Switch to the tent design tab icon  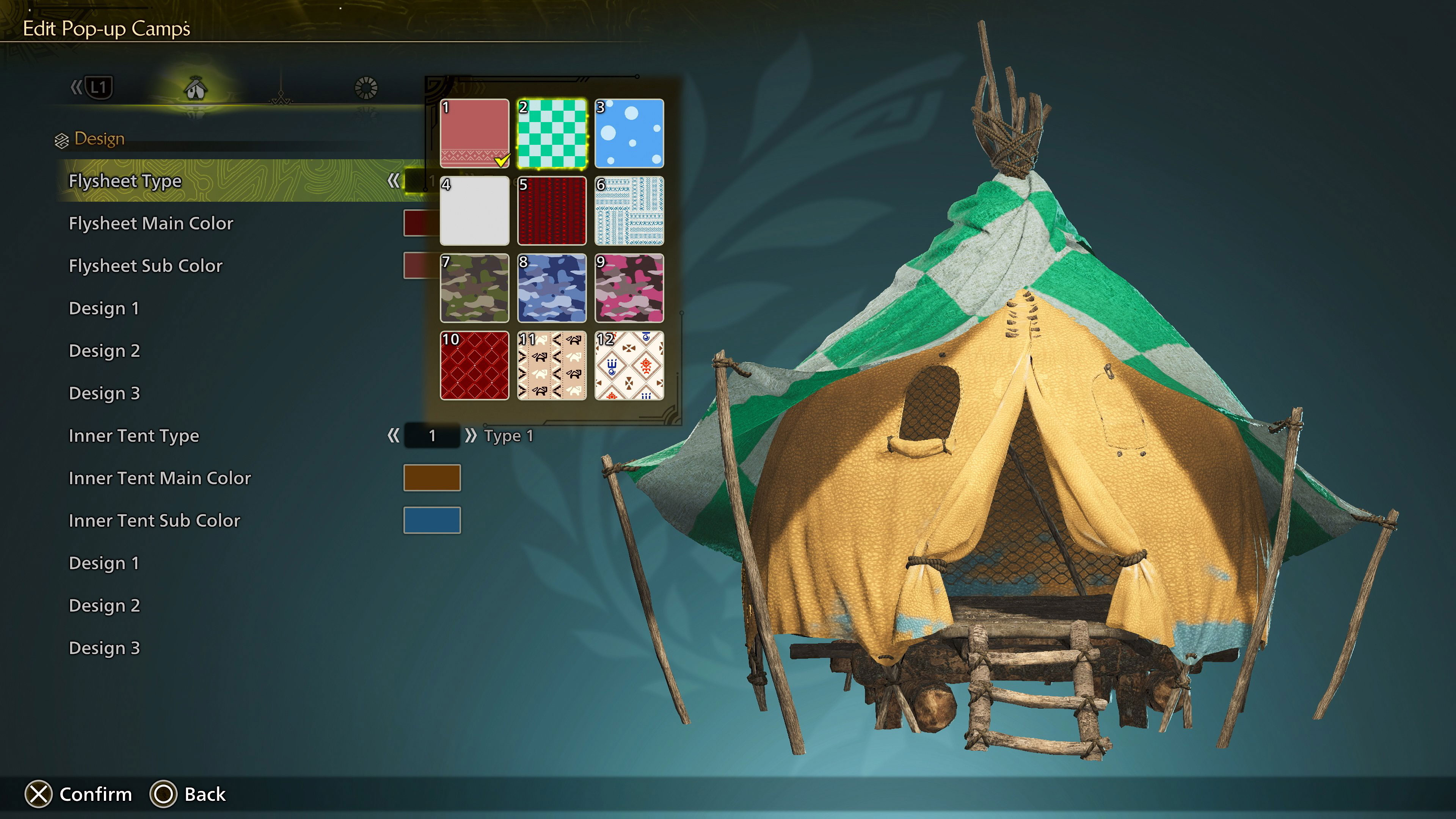click(196, 88)
